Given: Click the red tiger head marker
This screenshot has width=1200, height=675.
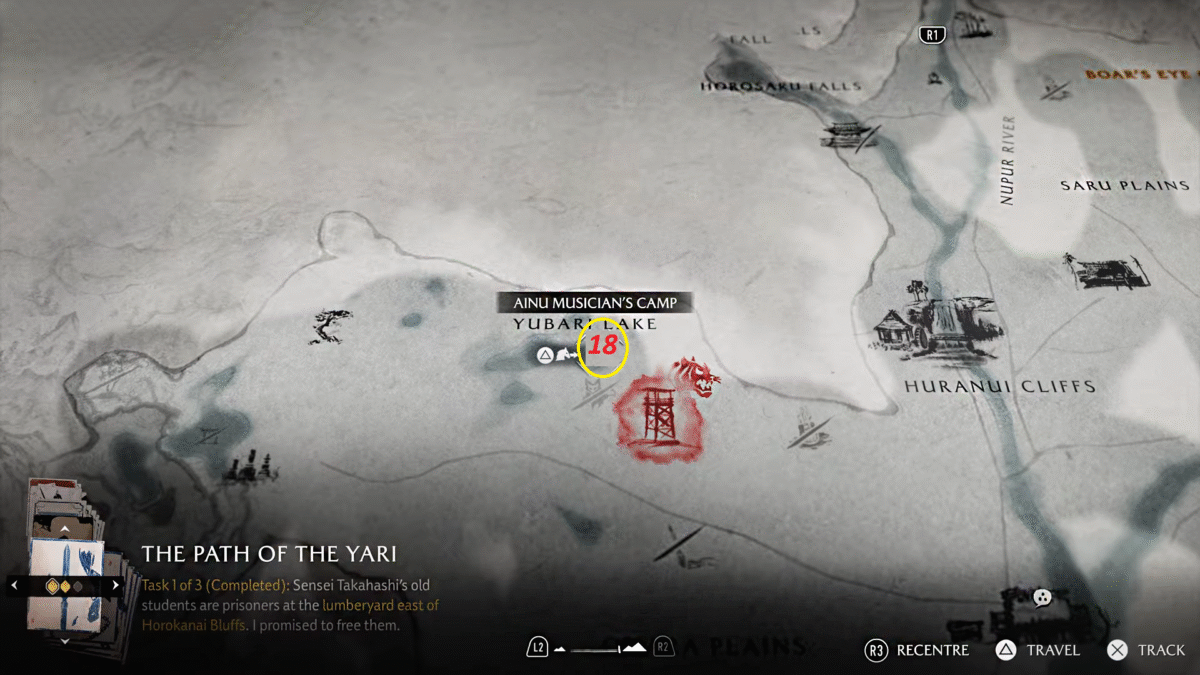Looking at the screenshot, I should (x=697, y=375).
